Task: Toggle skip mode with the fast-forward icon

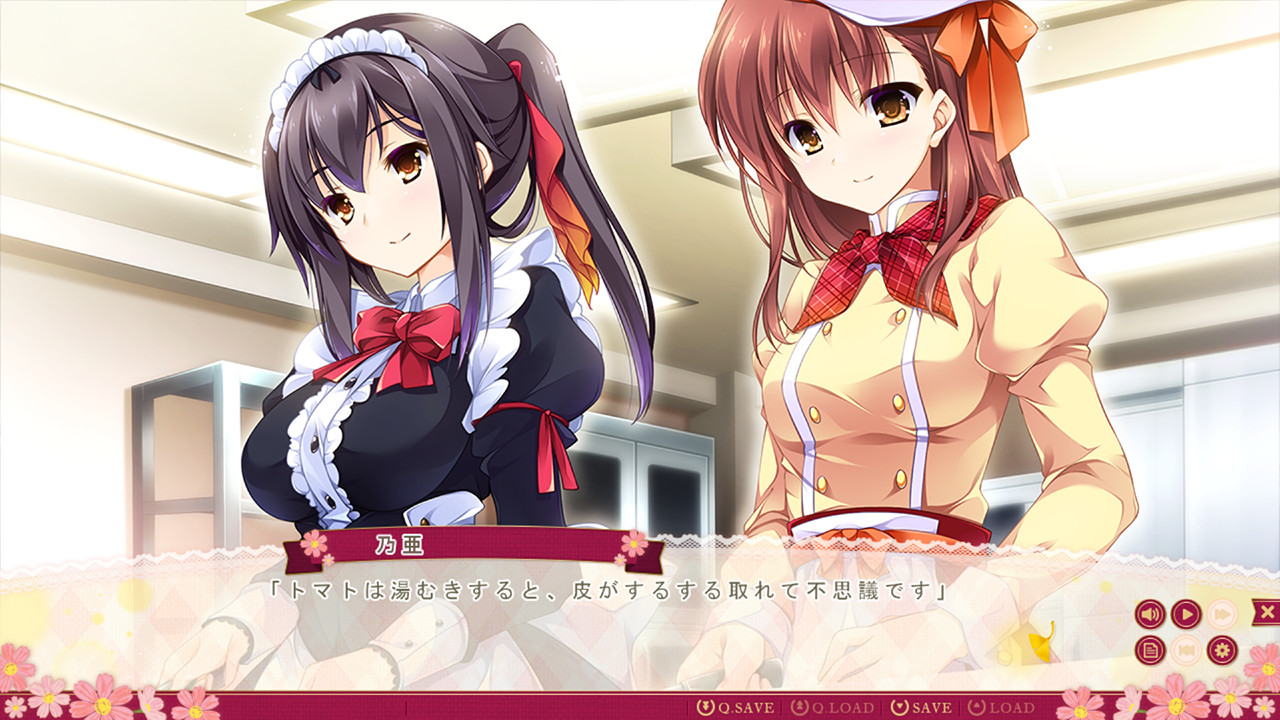Action: pos(1222,614)
